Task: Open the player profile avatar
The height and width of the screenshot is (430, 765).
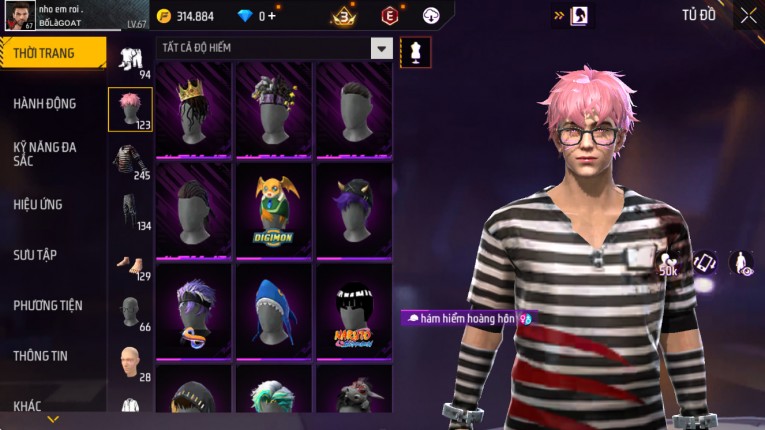Action: [19, 16]
